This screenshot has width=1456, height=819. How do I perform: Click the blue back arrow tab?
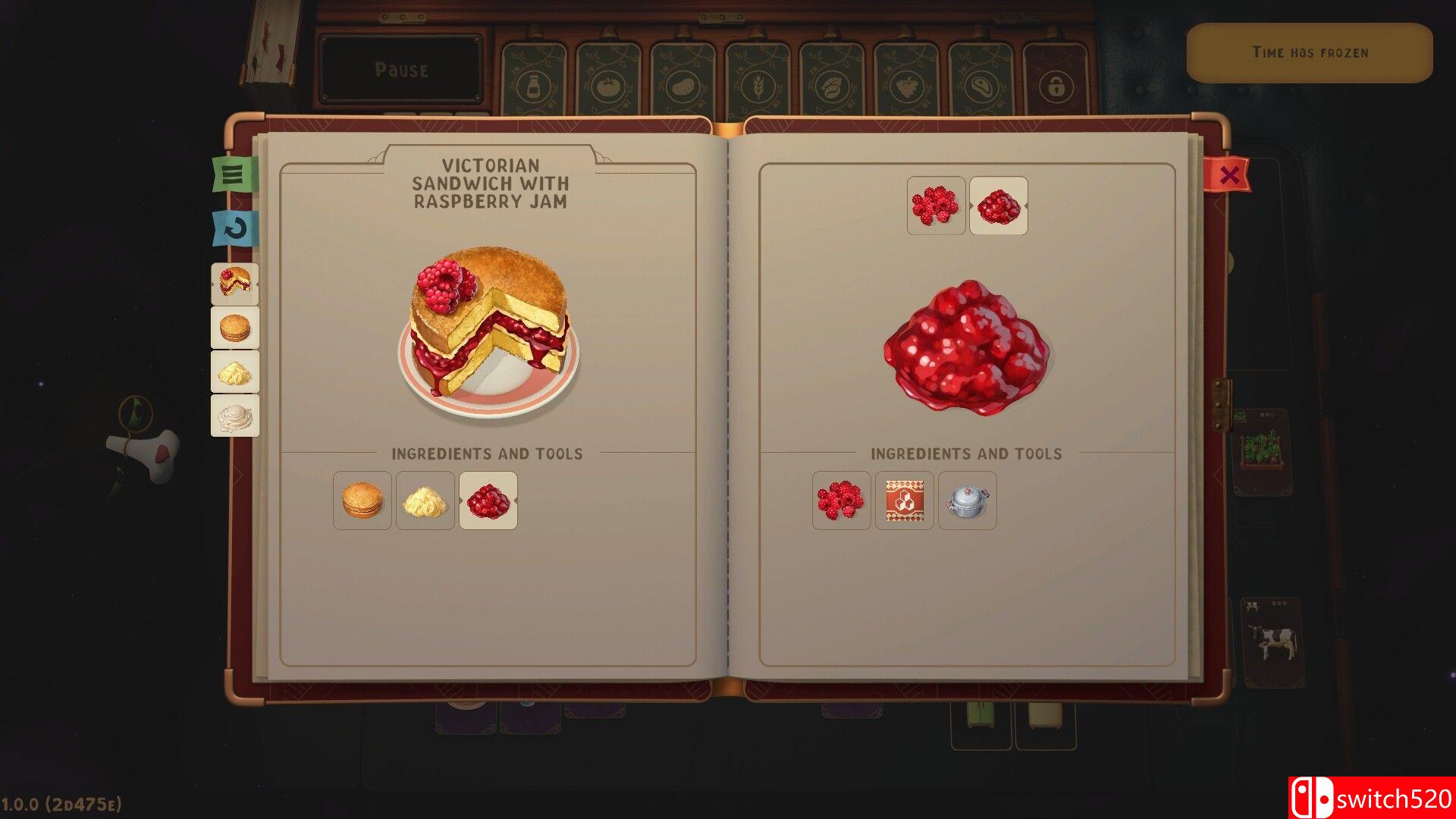point(235,228)
